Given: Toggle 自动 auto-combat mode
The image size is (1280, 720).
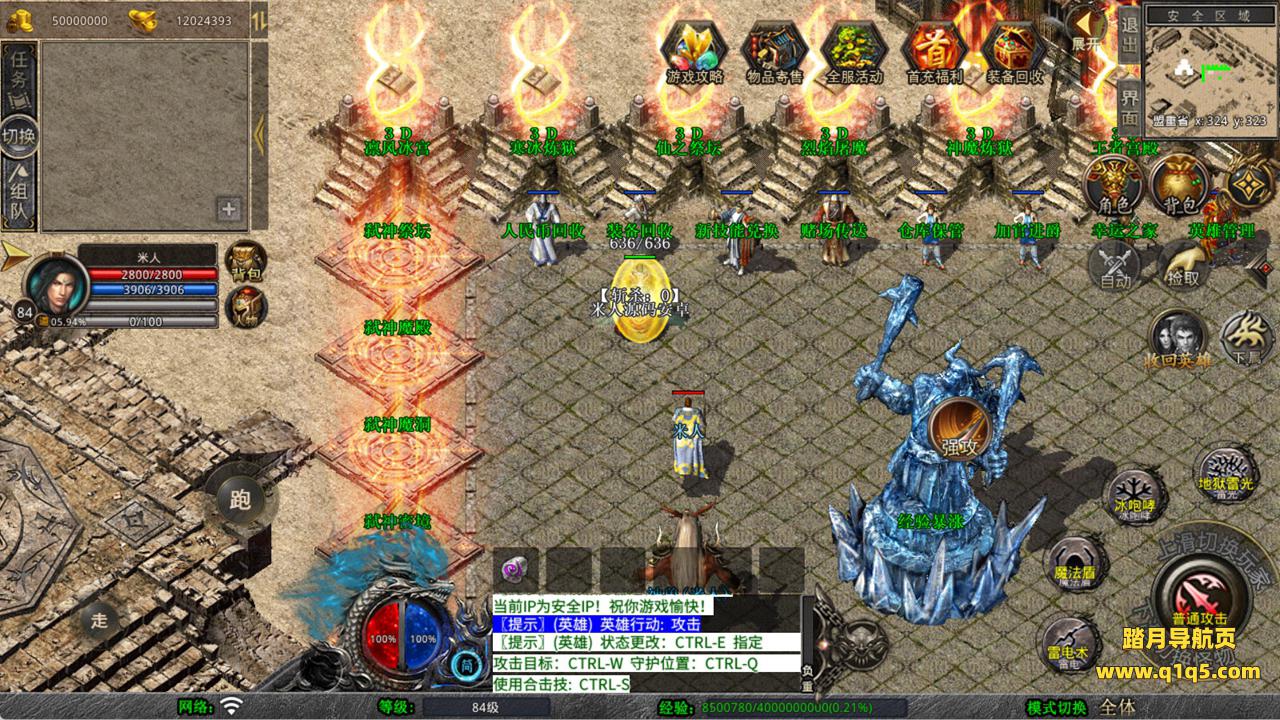Looking at the screenshot, I should click(1114, 265).
